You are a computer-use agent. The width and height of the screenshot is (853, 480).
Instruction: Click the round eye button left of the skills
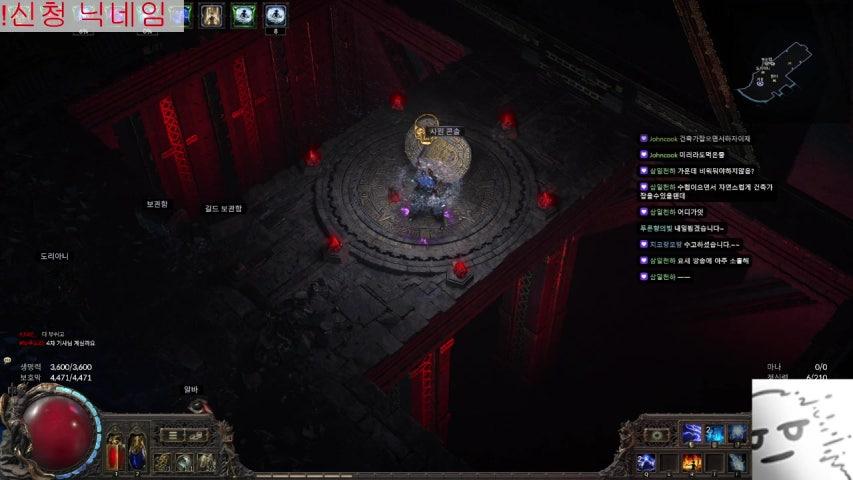[x=655, y=435]
